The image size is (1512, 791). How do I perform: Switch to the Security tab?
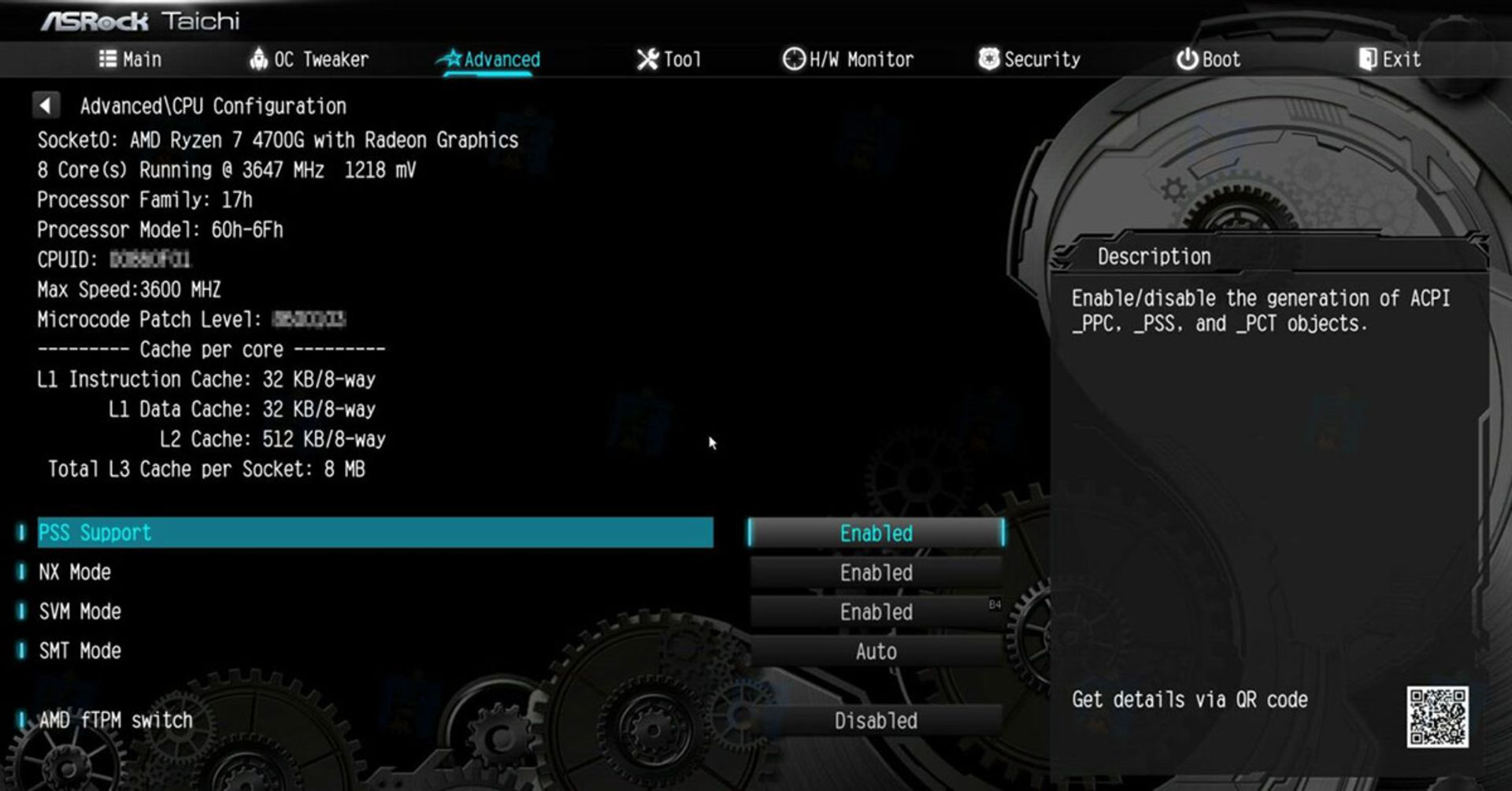click(1029, 60)
